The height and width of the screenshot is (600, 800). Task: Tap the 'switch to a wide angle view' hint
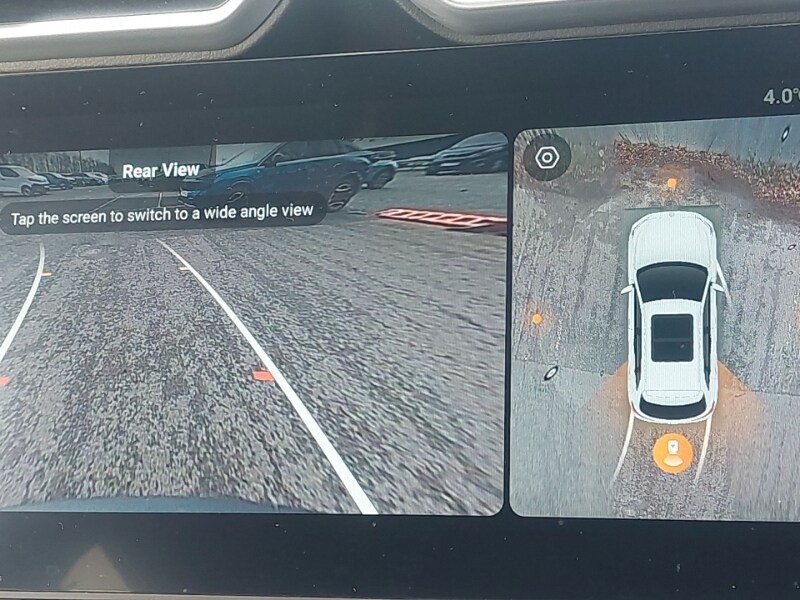click(x=162, y=212)
